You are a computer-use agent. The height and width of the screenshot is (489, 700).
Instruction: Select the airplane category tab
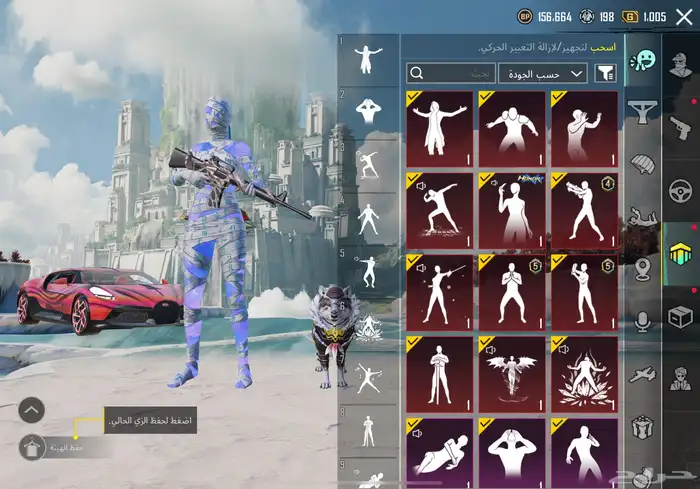[641, 374]
